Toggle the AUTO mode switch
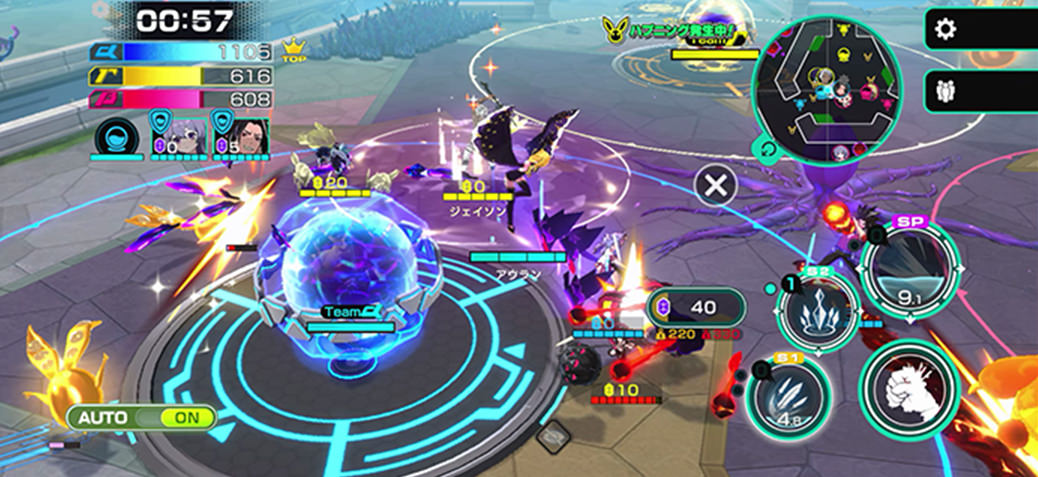 click(x=141, y=417)
